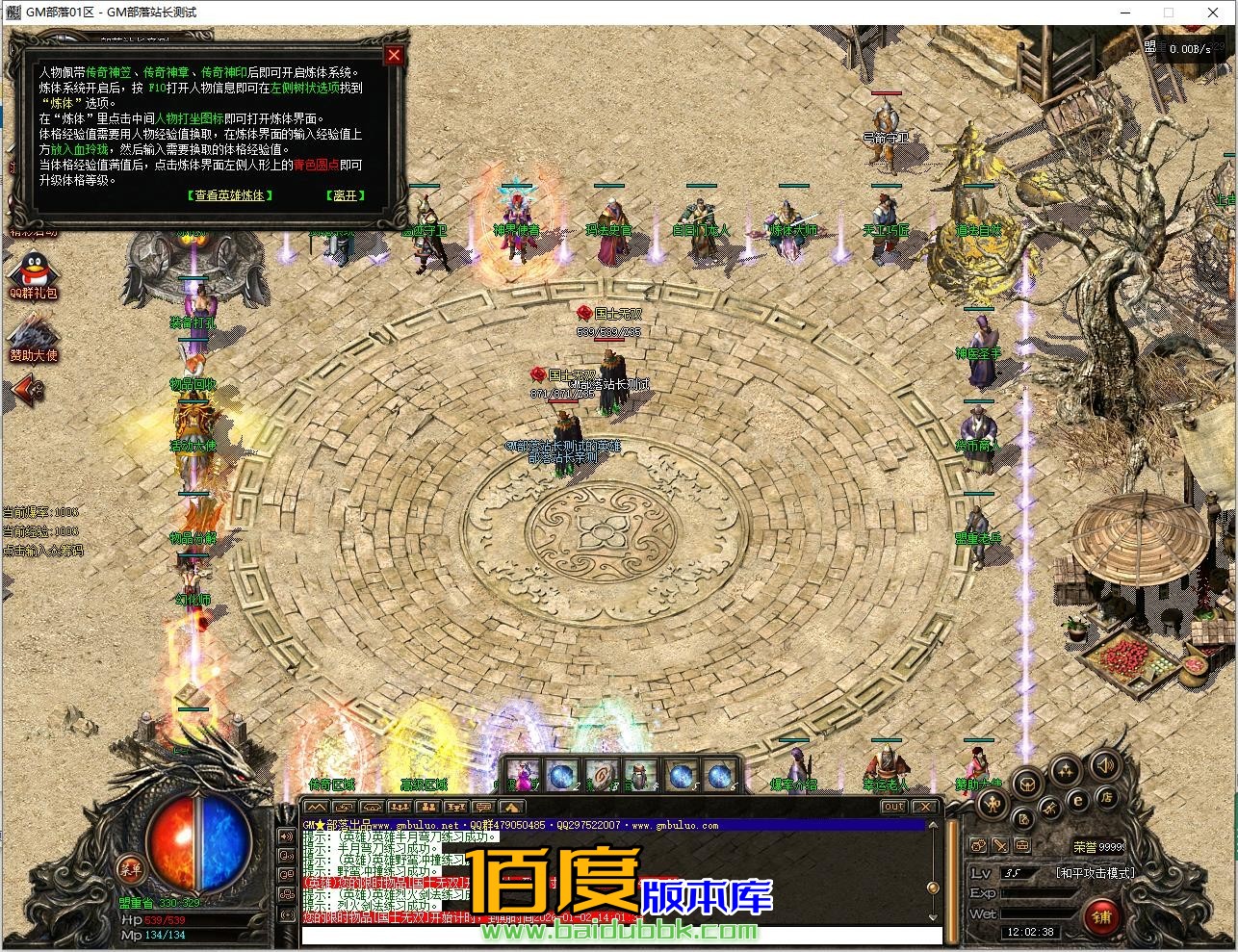Viewport: 1238px width, 952px height.
Task: Collapse the side icons with the red arrow
Action: tap(29, 389)
